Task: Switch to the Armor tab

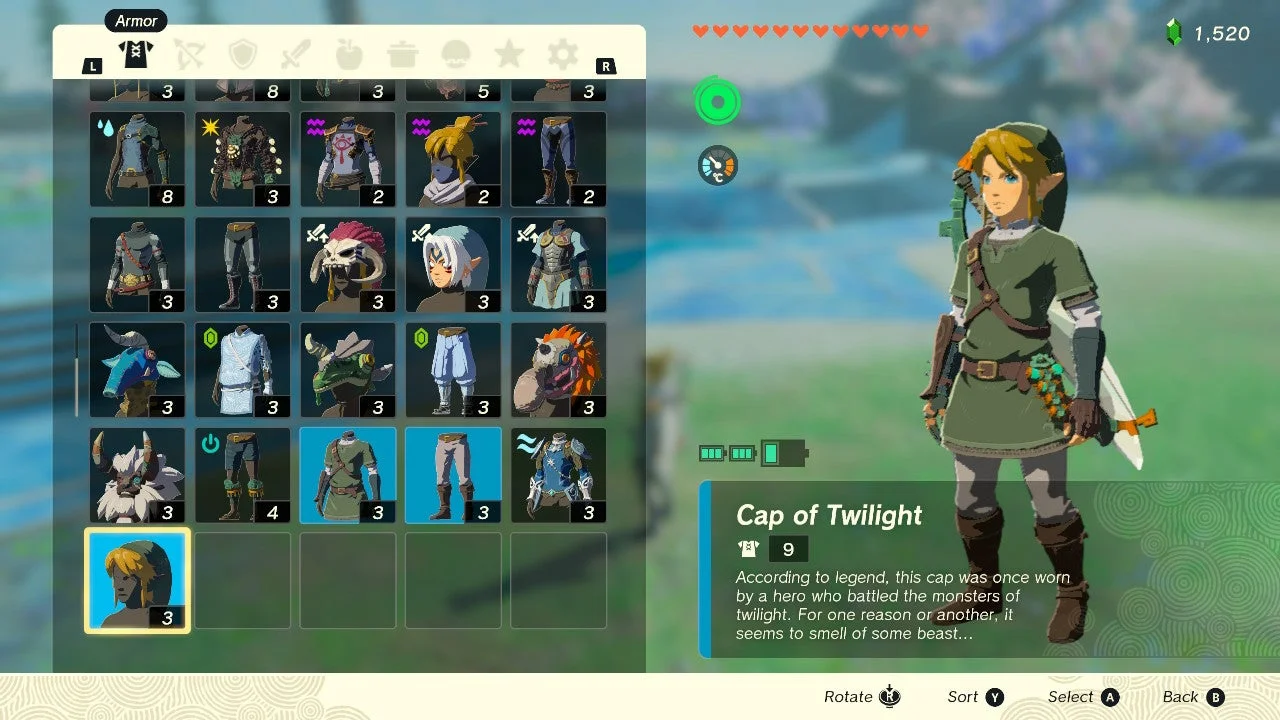Action: 136,54
